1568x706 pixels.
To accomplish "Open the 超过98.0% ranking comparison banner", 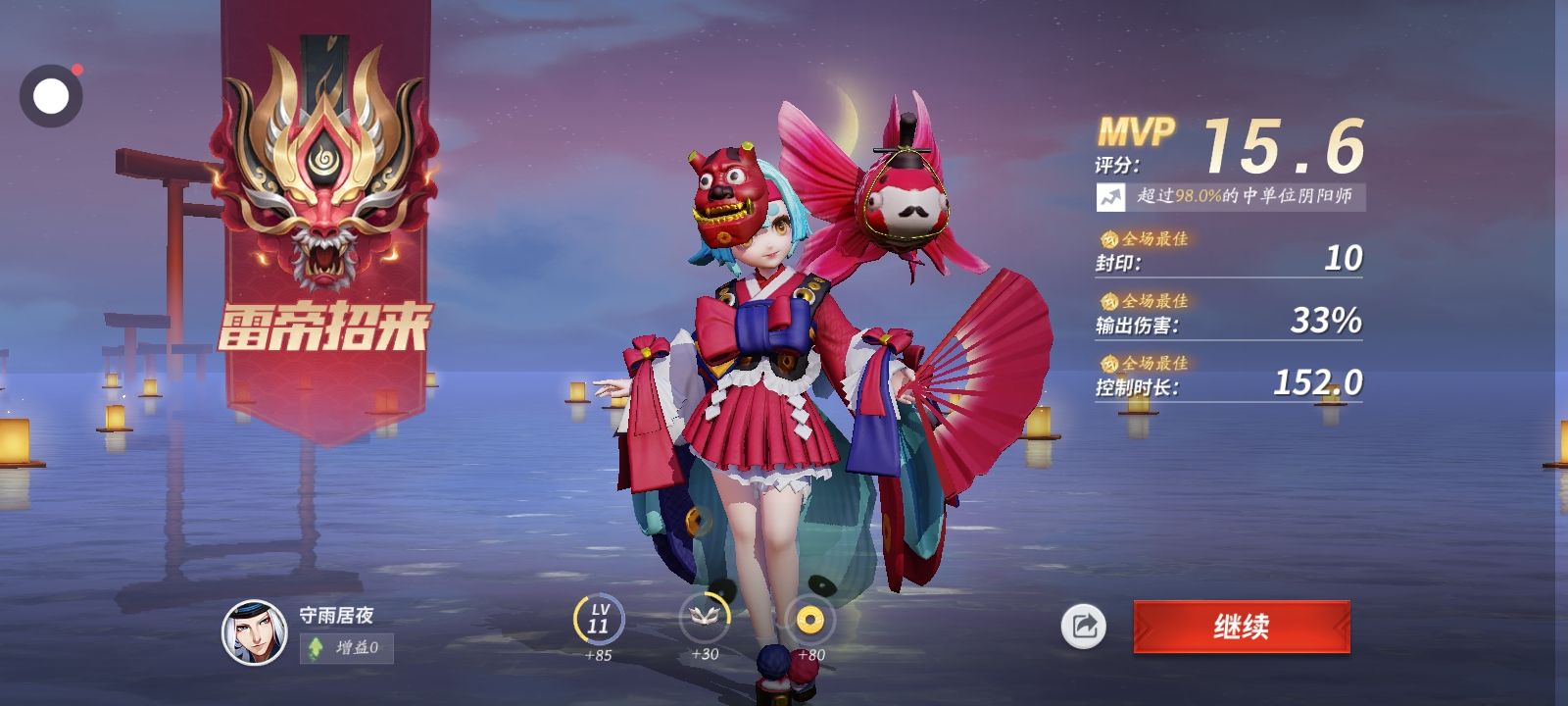I will (x=1230, y=196).
